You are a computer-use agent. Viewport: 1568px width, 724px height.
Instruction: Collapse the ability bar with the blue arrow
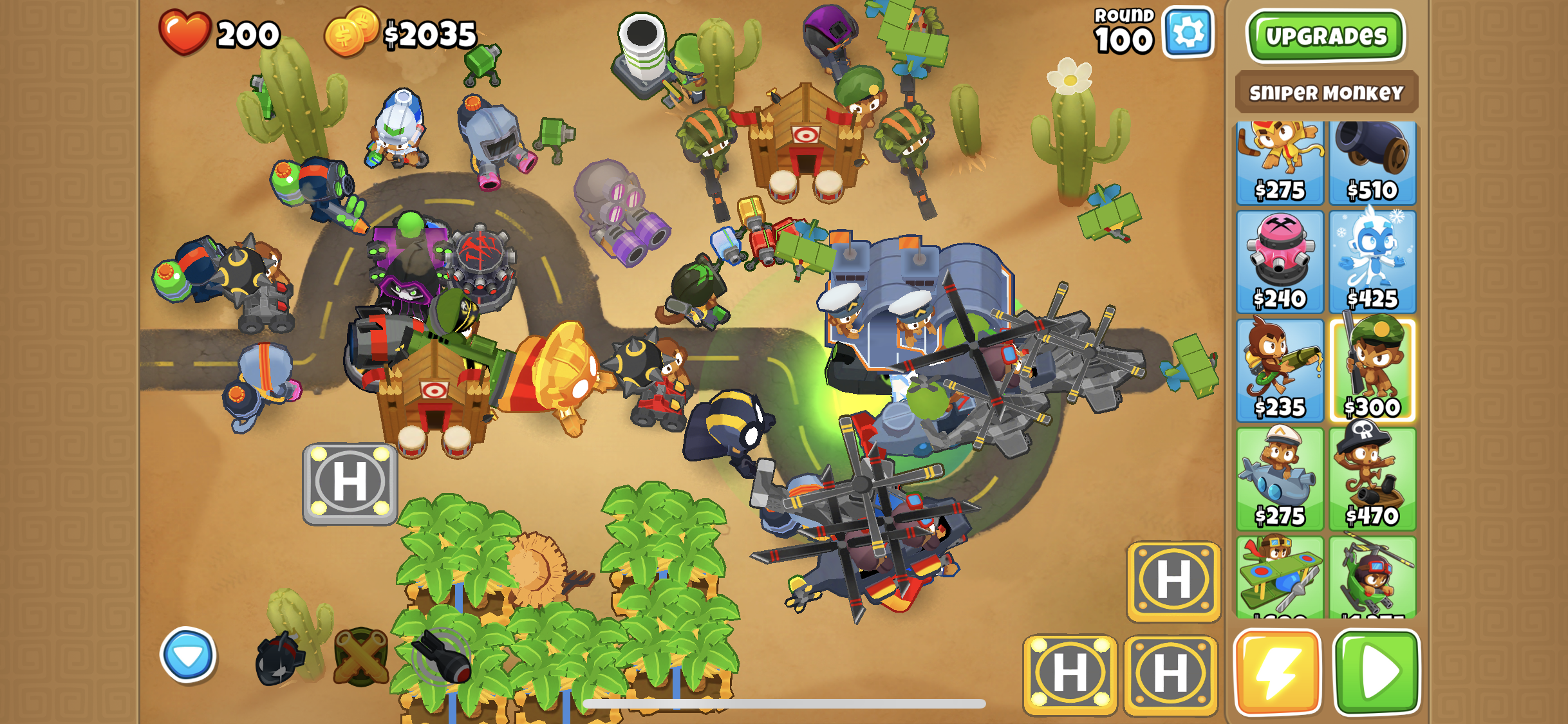(x=188, y=654)
